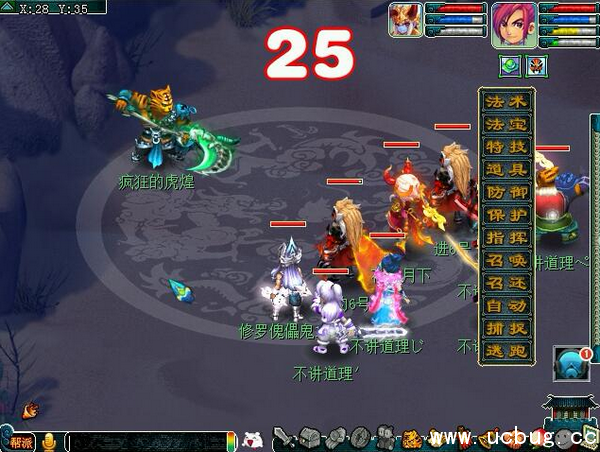Screen dimensions: 600x452
Task: Choose the 保护 protect command
Action: (x=507, y=216)
